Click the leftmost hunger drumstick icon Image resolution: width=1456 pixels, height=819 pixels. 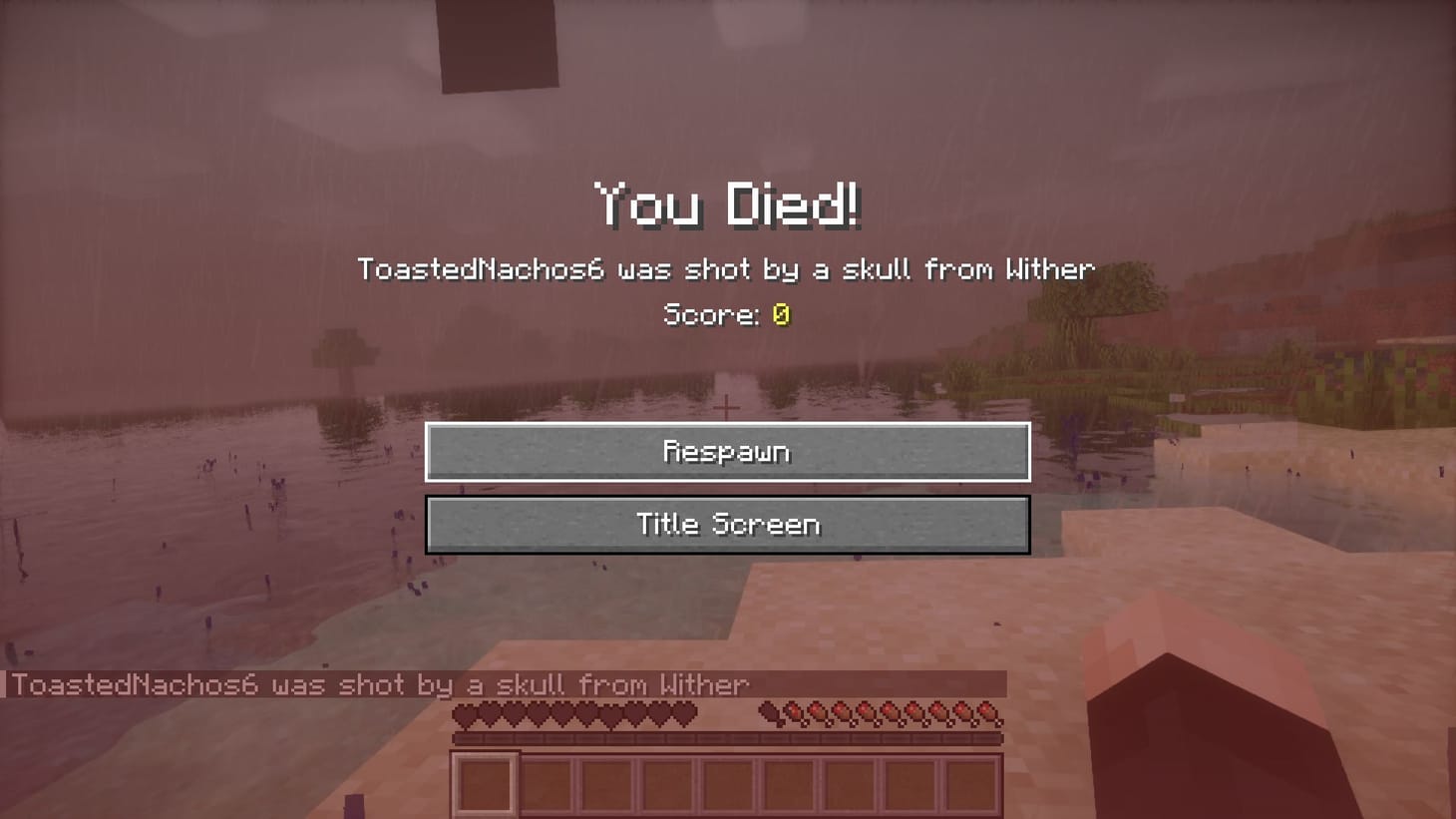pos(770,712)
